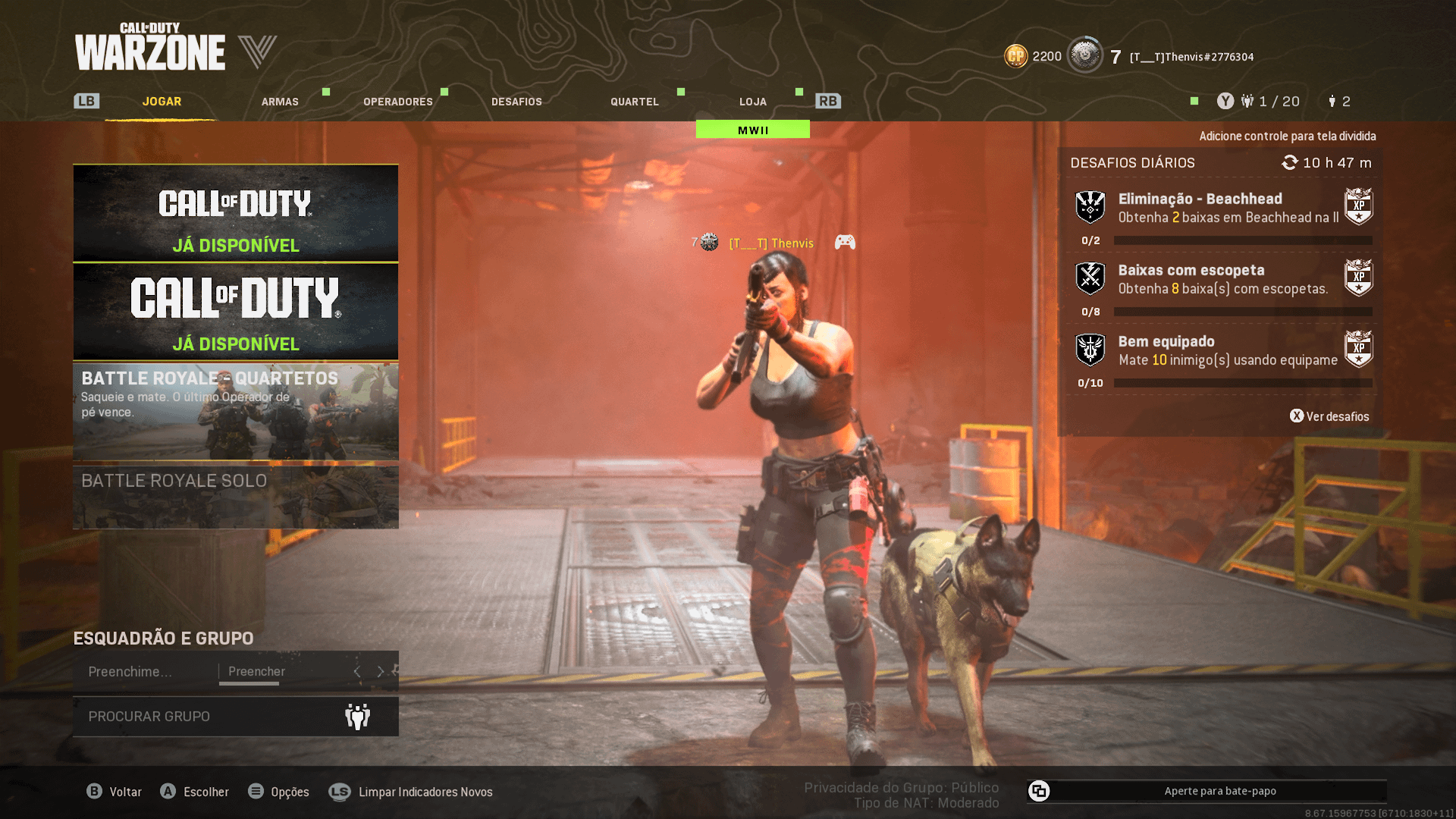Click PROCURAR GRUPO button
Screen dimensions: 1456x819
tap(236, 716)
